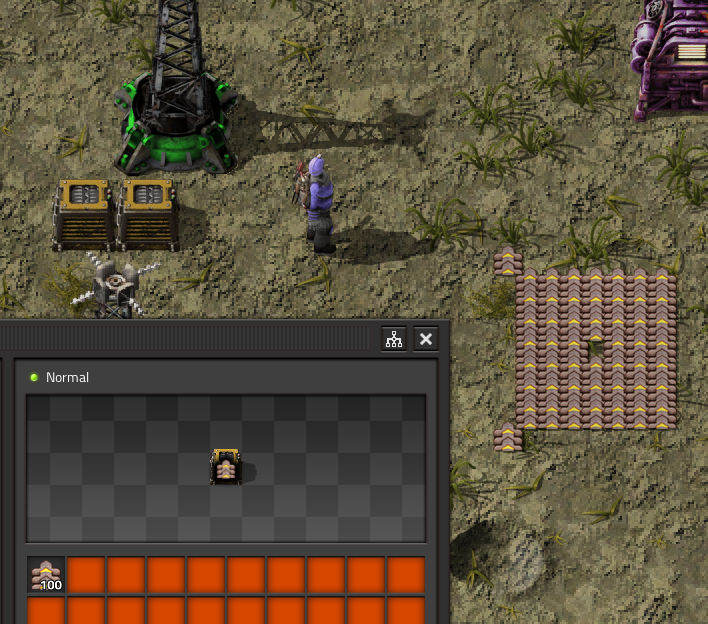Close the chest window
The height and width of the screenshot is (624, 708).
point(426,339)
